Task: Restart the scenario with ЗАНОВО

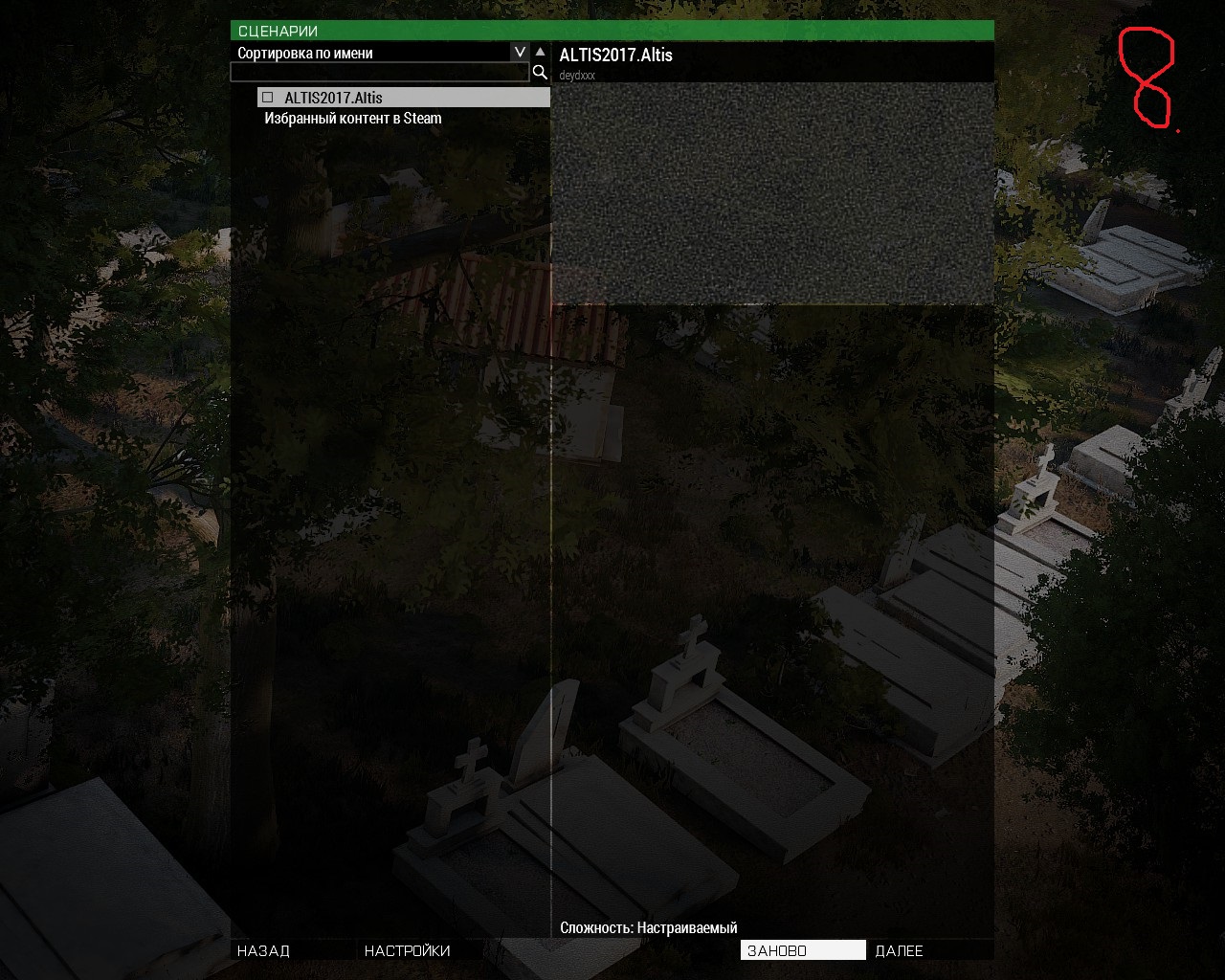Action: click(802, 950)
